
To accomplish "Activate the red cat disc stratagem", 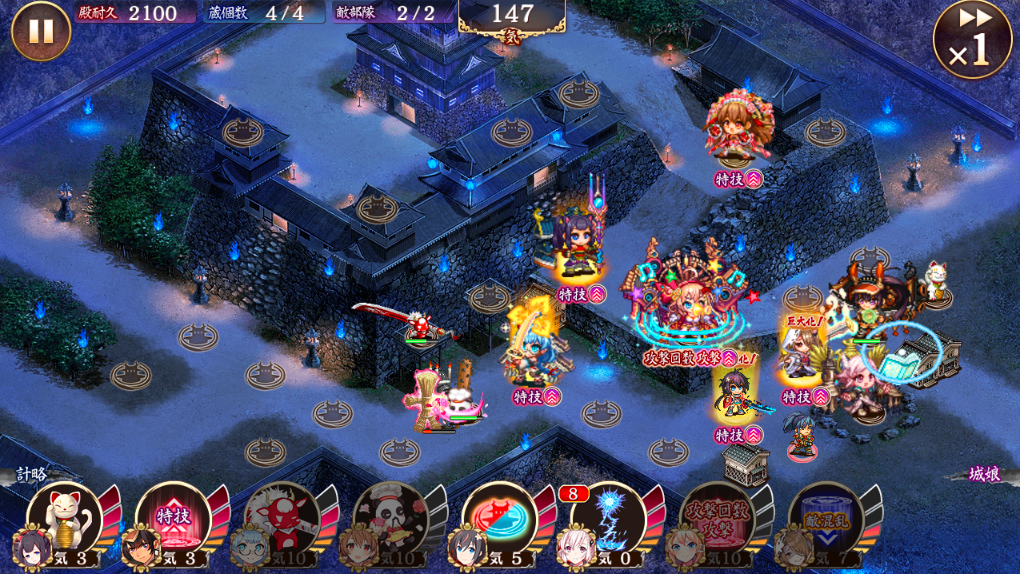I will 500,519.
